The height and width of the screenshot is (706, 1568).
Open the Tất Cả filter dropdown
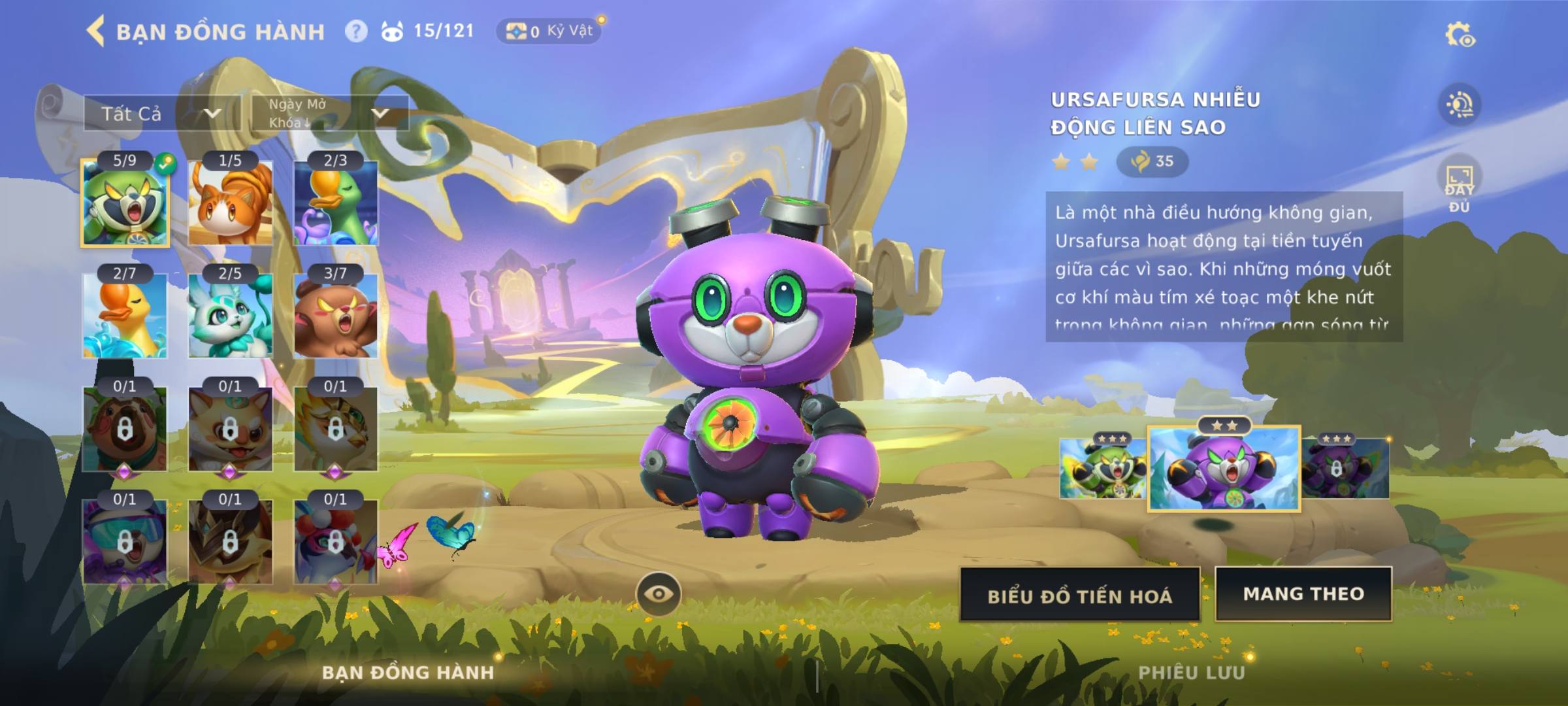point(161,114)
